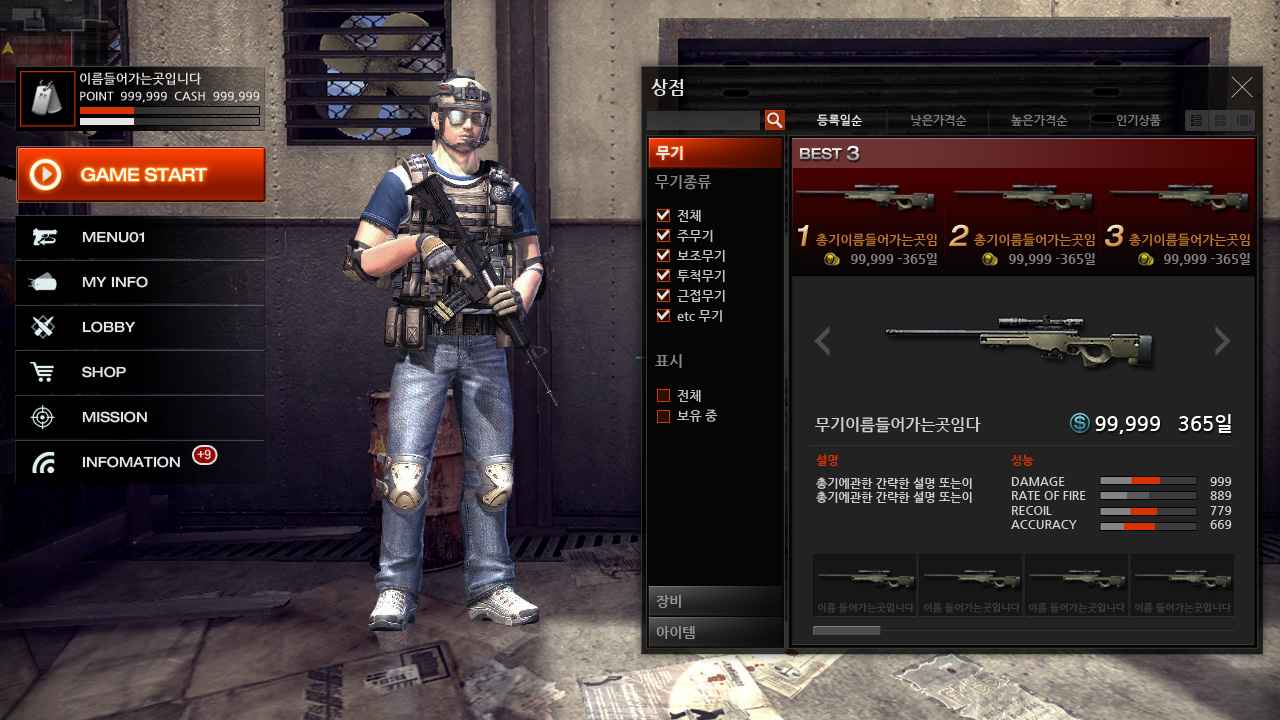Start the game with GAME START
This screenshot has width=1280, height=720.
click(141, 175)
